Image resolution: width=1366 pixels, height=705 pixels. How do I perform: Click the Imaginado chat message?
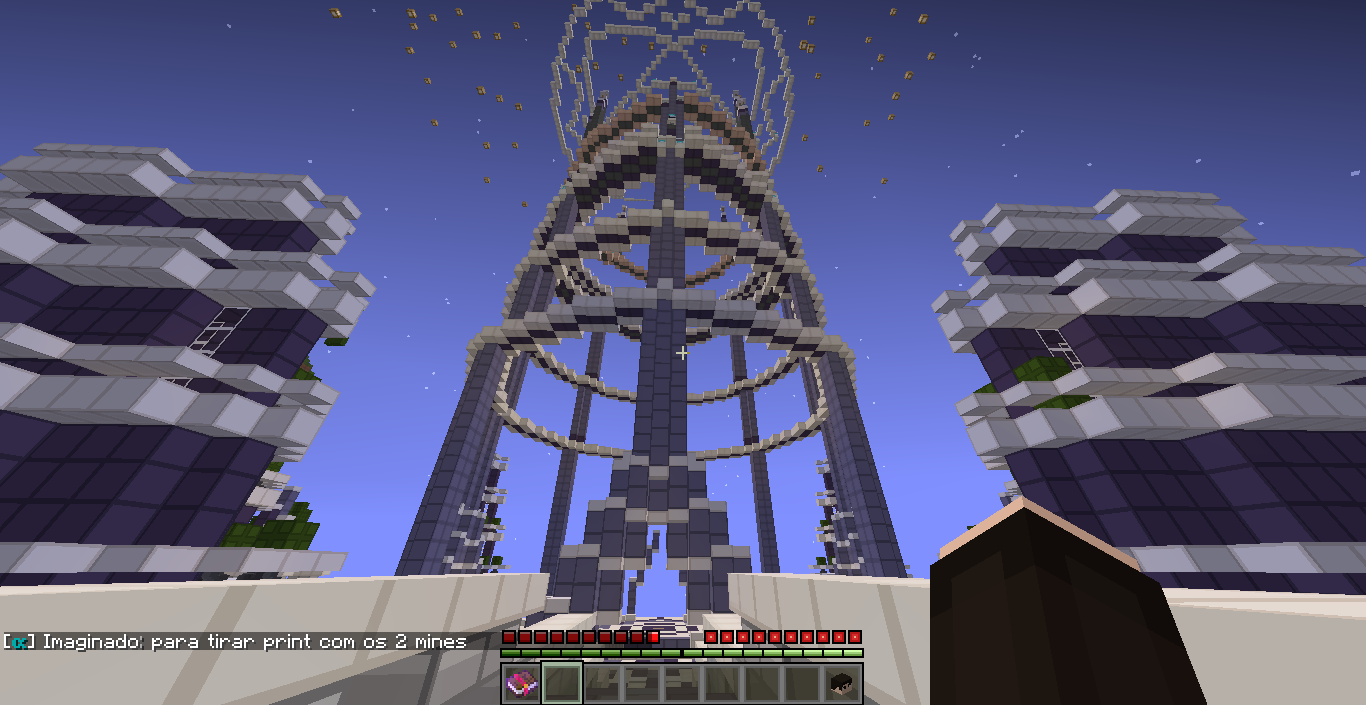point(236,642)
